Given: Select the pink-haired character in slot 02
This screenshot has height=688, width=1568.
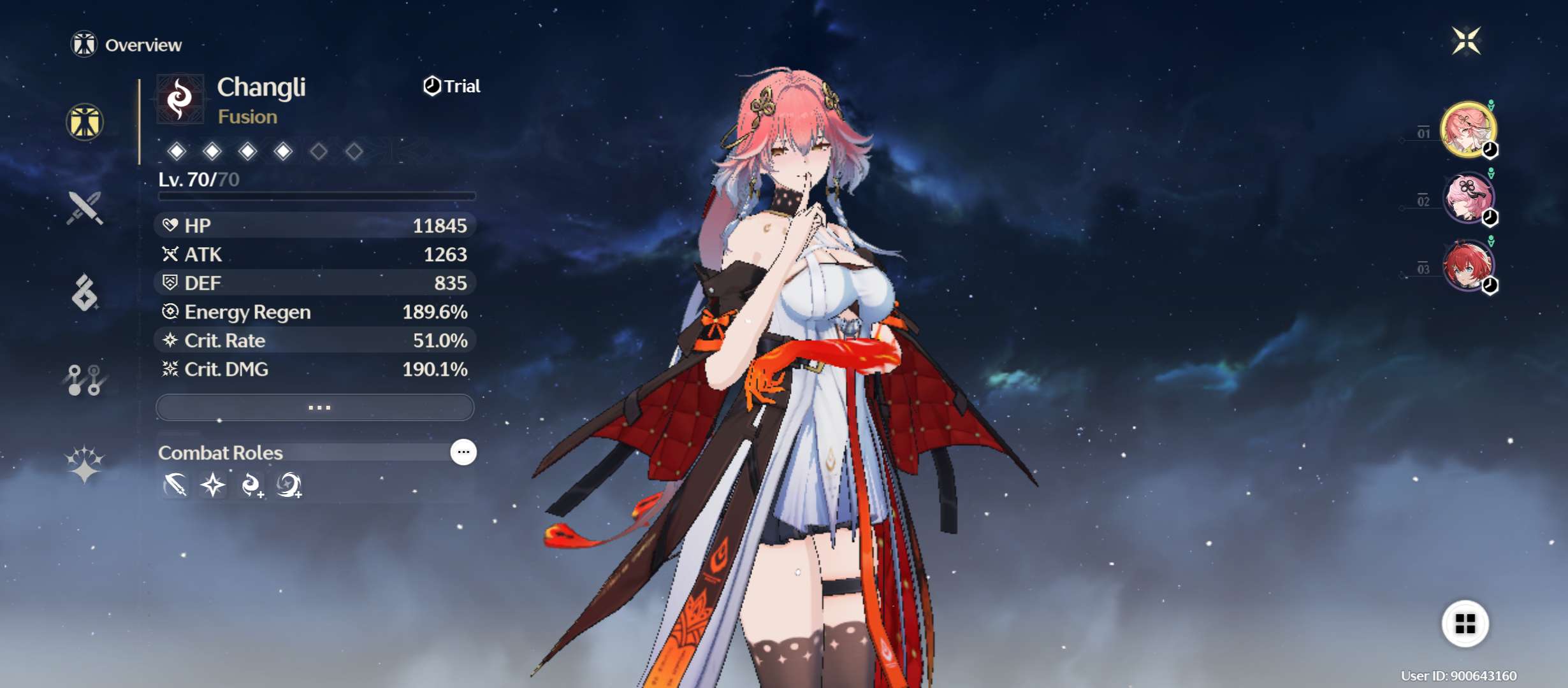Looking at the screenshot, I should click(1468, 197).
